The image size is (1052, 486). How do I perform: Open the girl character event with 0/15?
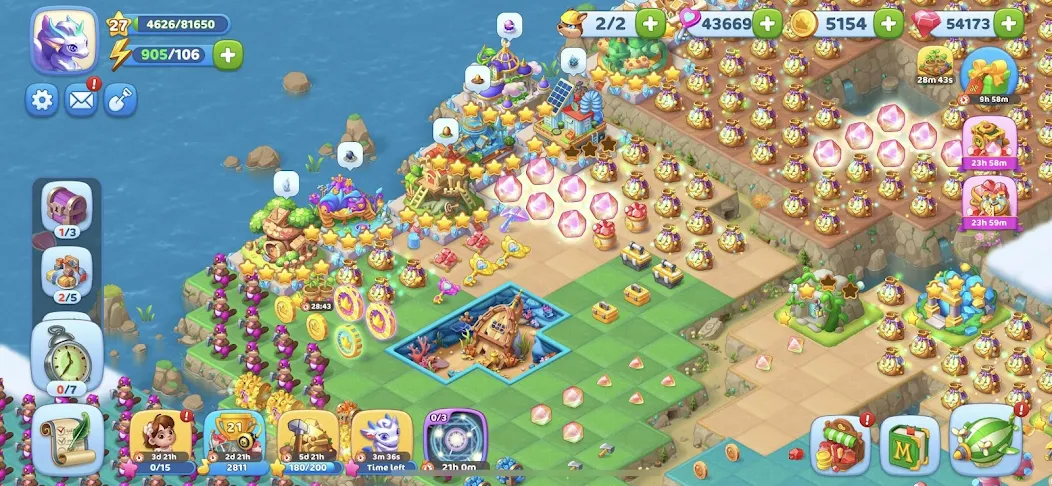[160, 440]
